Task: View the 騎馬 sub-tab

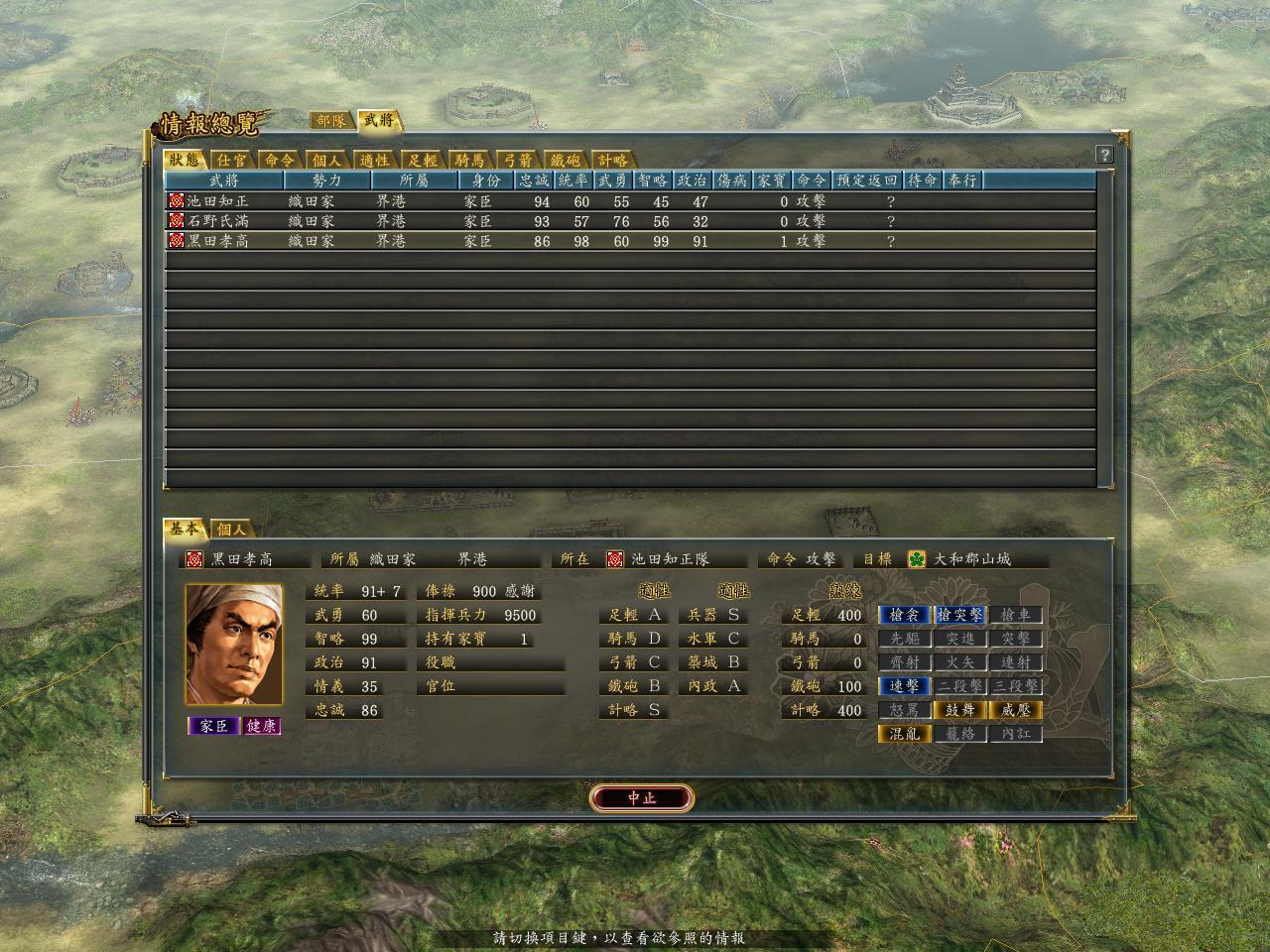Action: [x=470, y=161]
